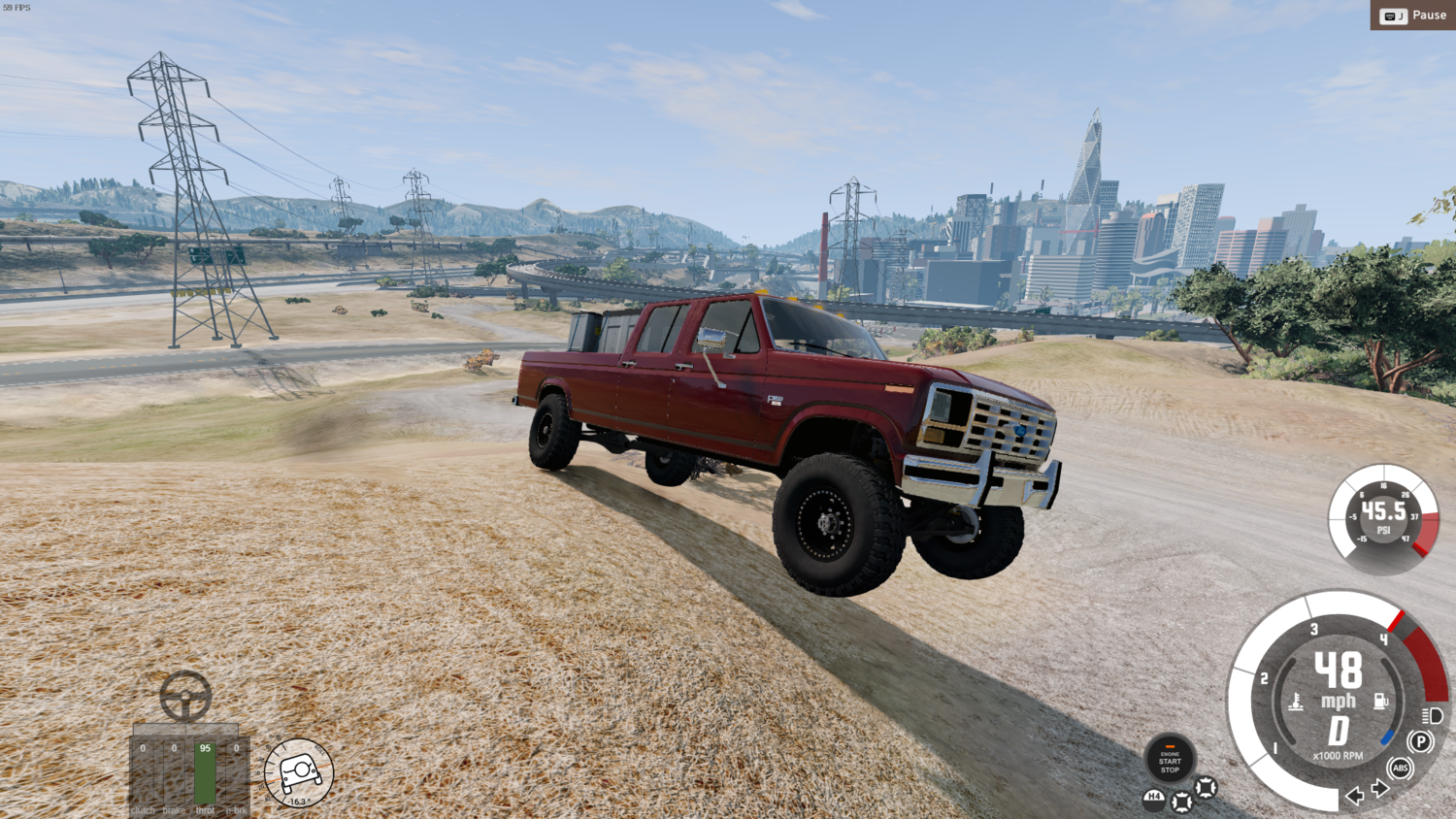
Task: Click the 59 FPS counter
Action: pos(15,6)
